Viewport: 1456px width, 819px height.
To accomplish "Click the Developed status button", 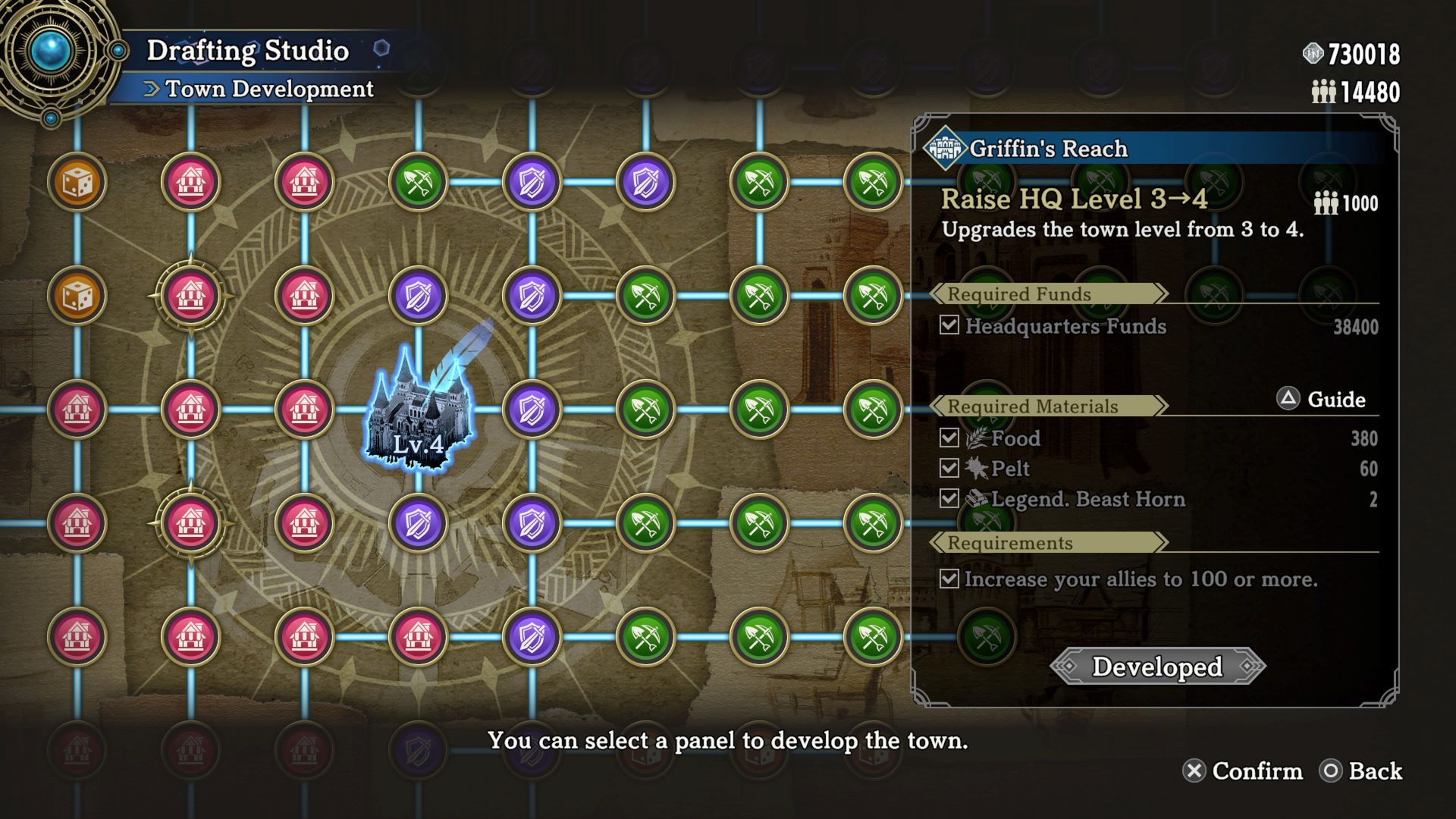I will click(x=1157, y=667).
